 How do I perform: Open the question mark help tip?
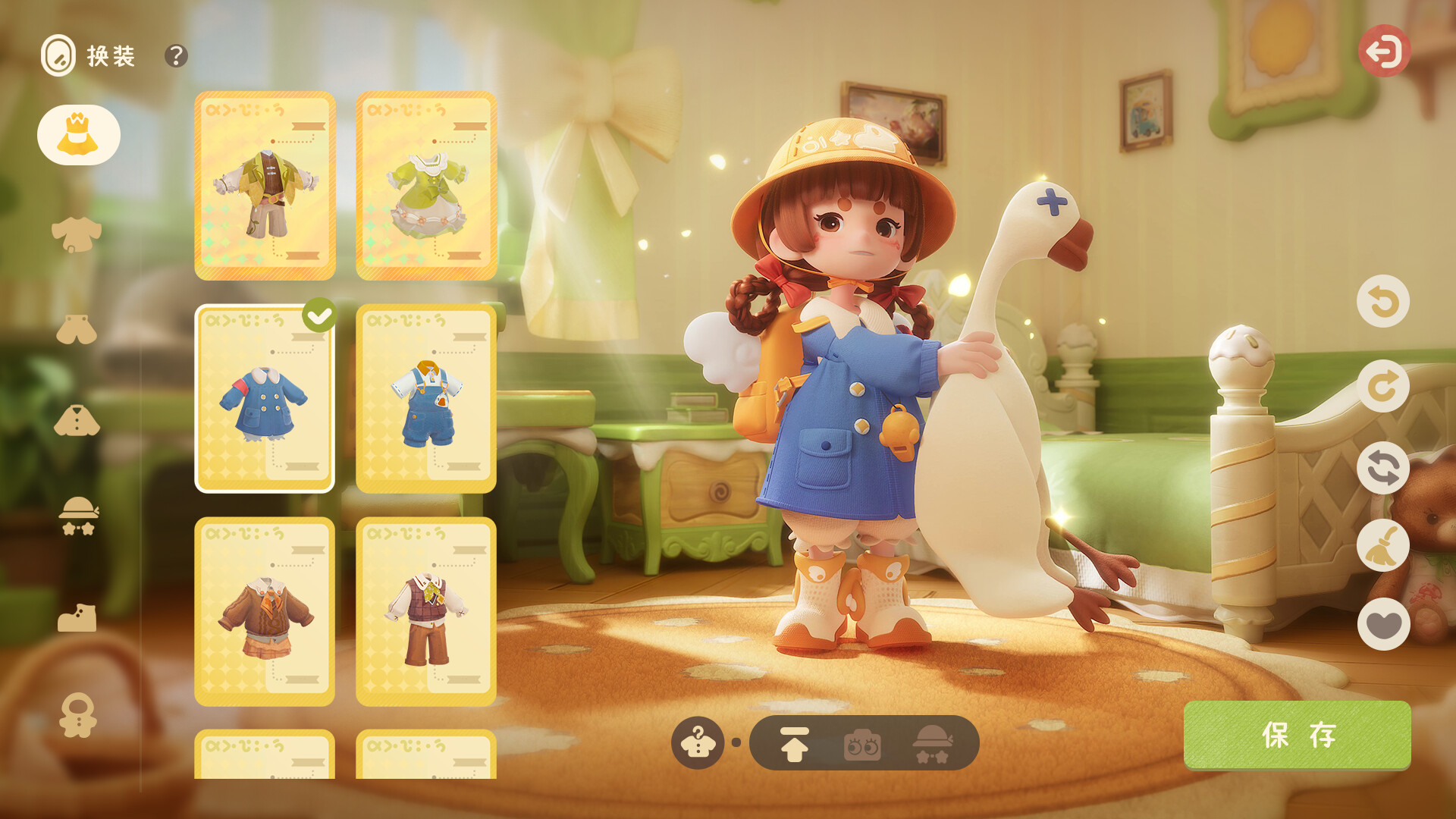tap(176, 55)
